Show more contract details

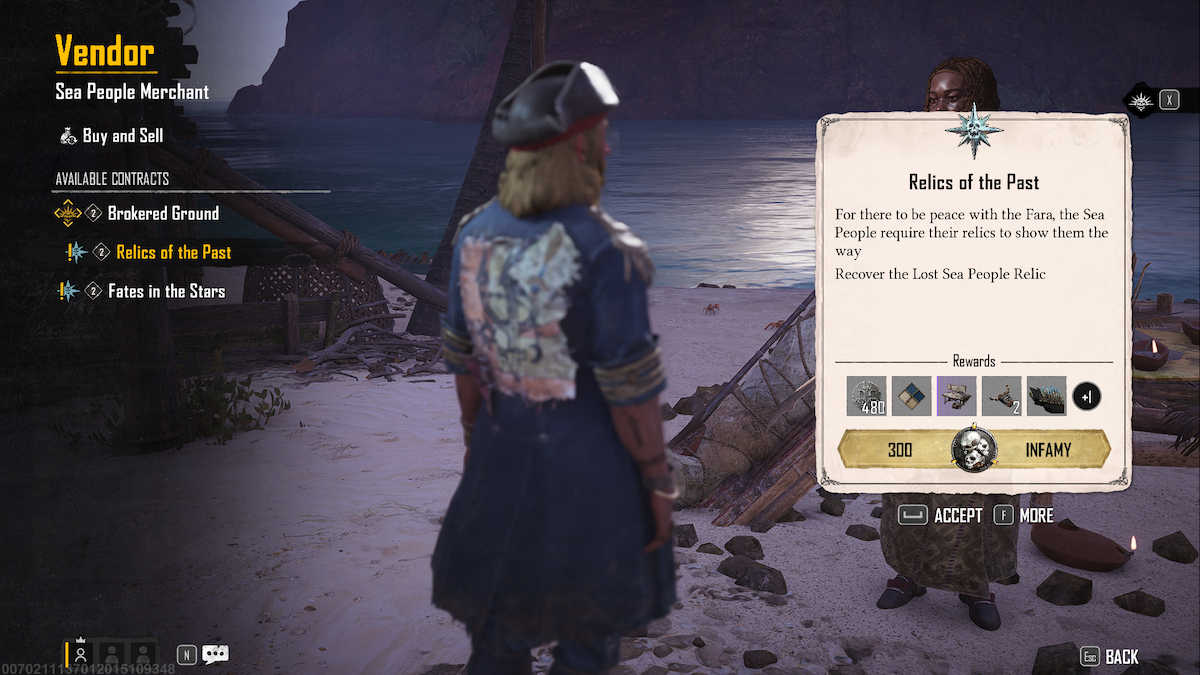(1024, 516)
